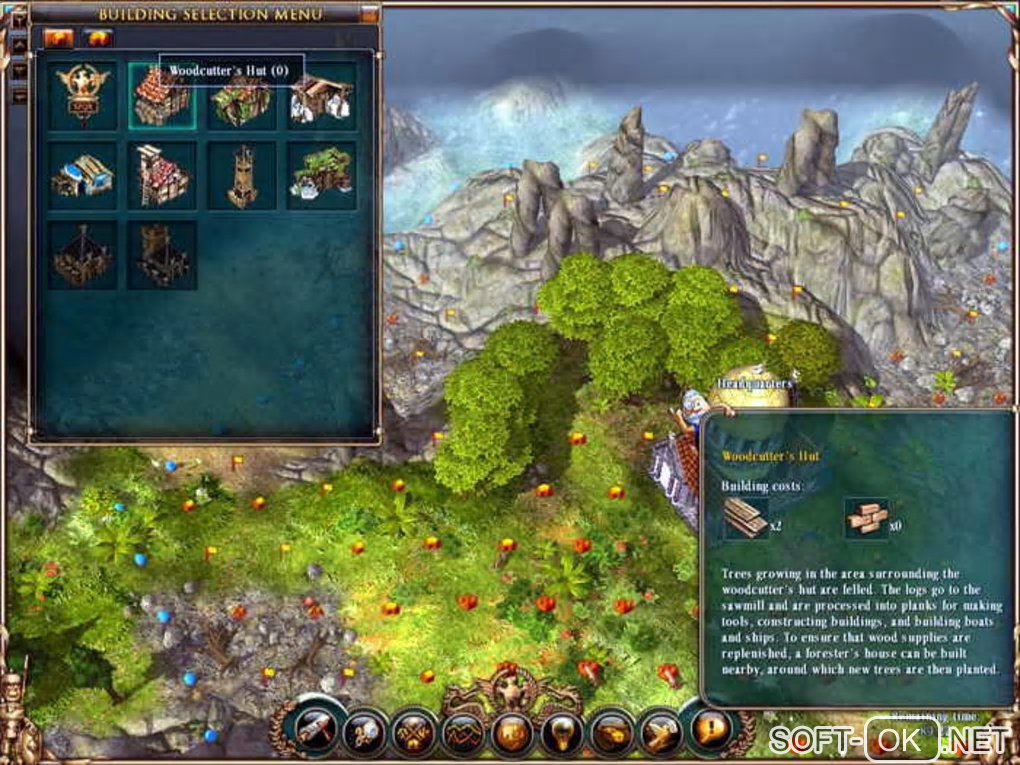Select the wooden watchtower building
This screenshot has height=765, width=1020.
pyautogui.click(x=242, y=176)
